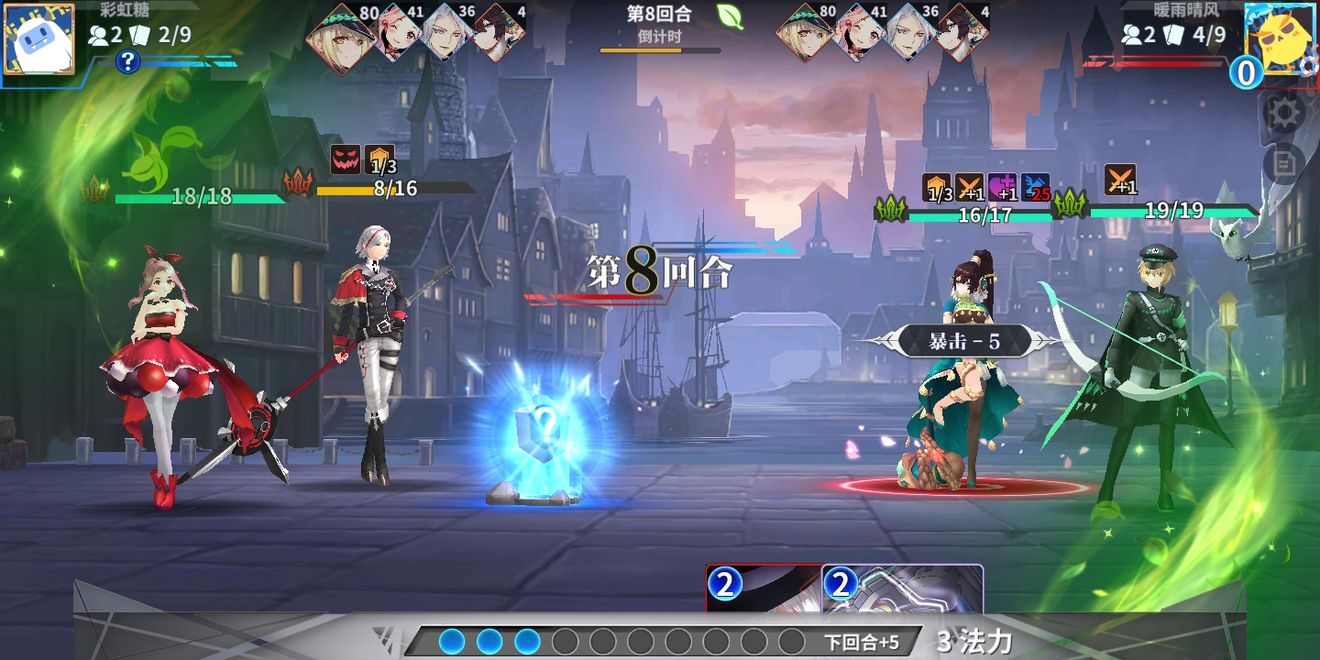Screen dimensions: 1320x660
Task: Open the gear settings menu
Action: pyautogui.click(x=1284, y=112)
